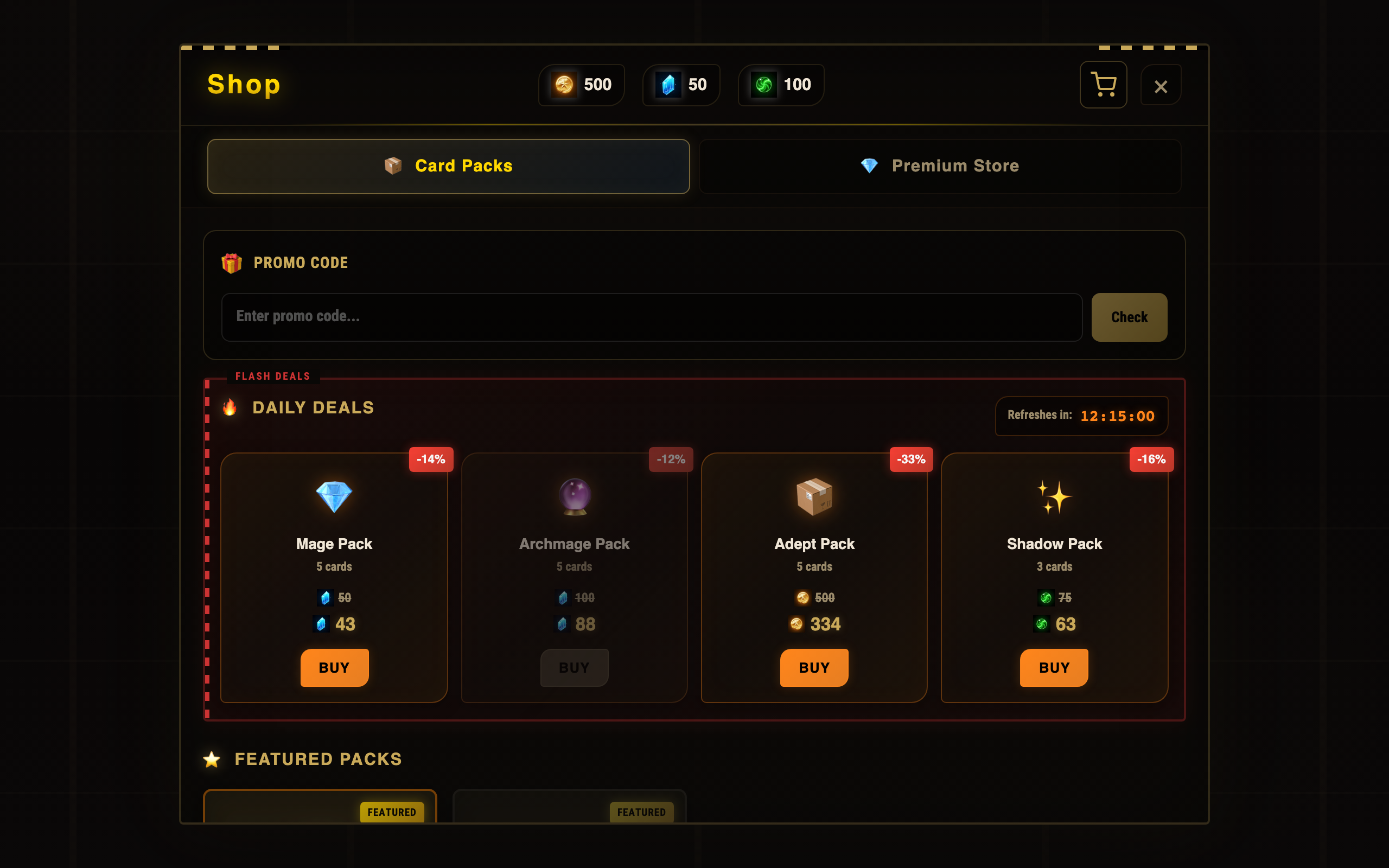Screen dimensions: 1389x868
Task: Buy the Adept Pack
Action: tap(813, 667)
